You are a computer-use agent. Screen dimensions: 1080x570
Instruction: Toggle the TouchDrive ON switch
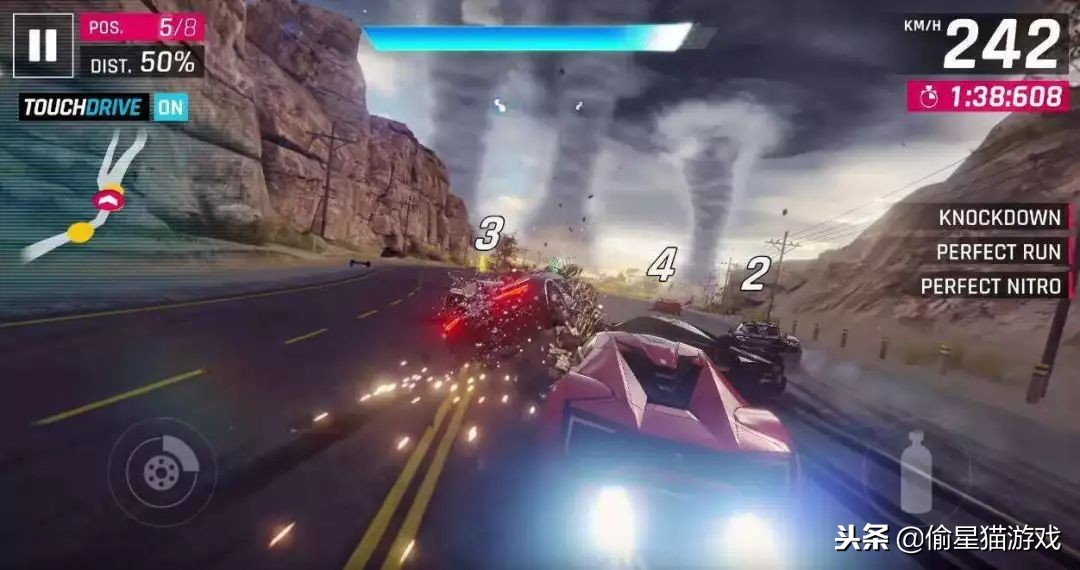coord(171,107)
